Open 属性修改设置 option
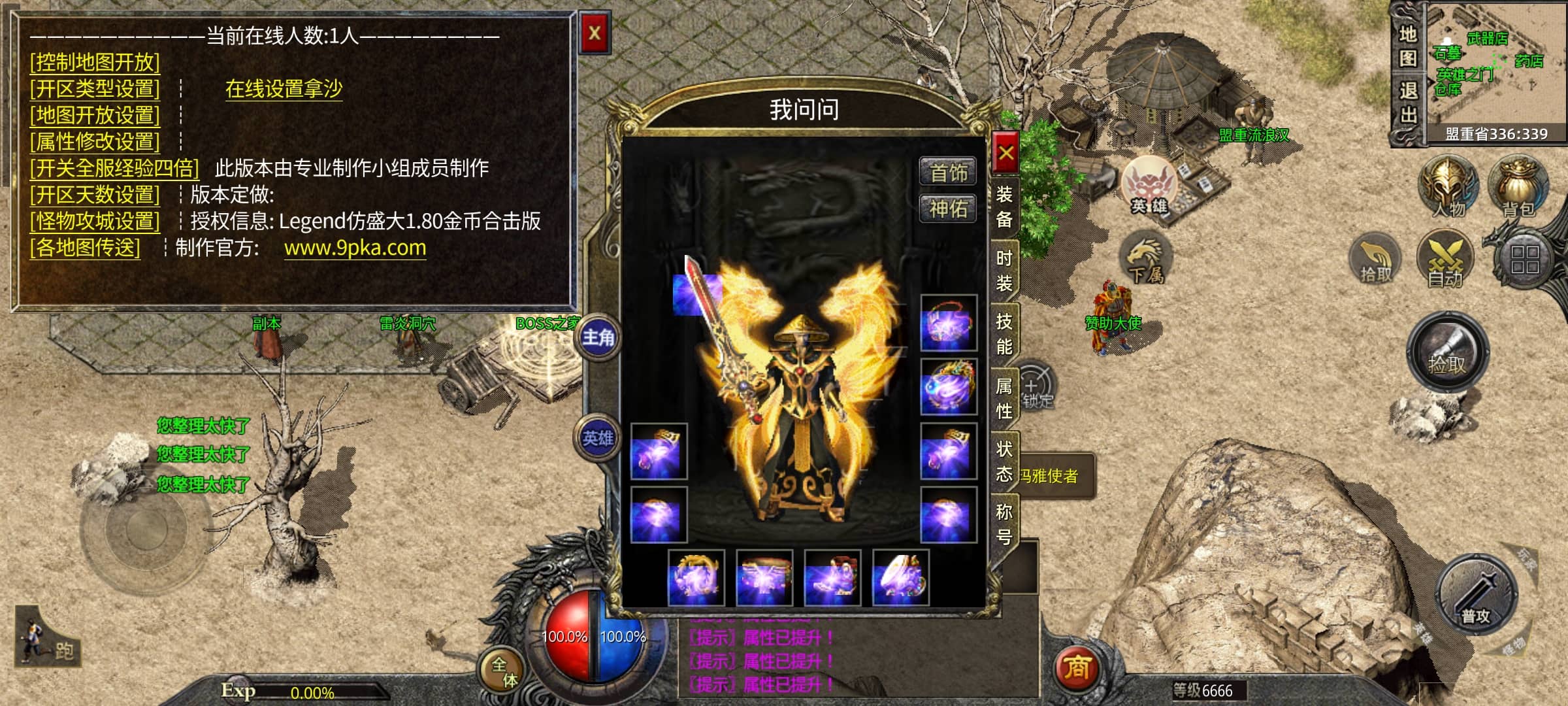This screenshot has width=1568, height=706. click(x=95, y=141)
